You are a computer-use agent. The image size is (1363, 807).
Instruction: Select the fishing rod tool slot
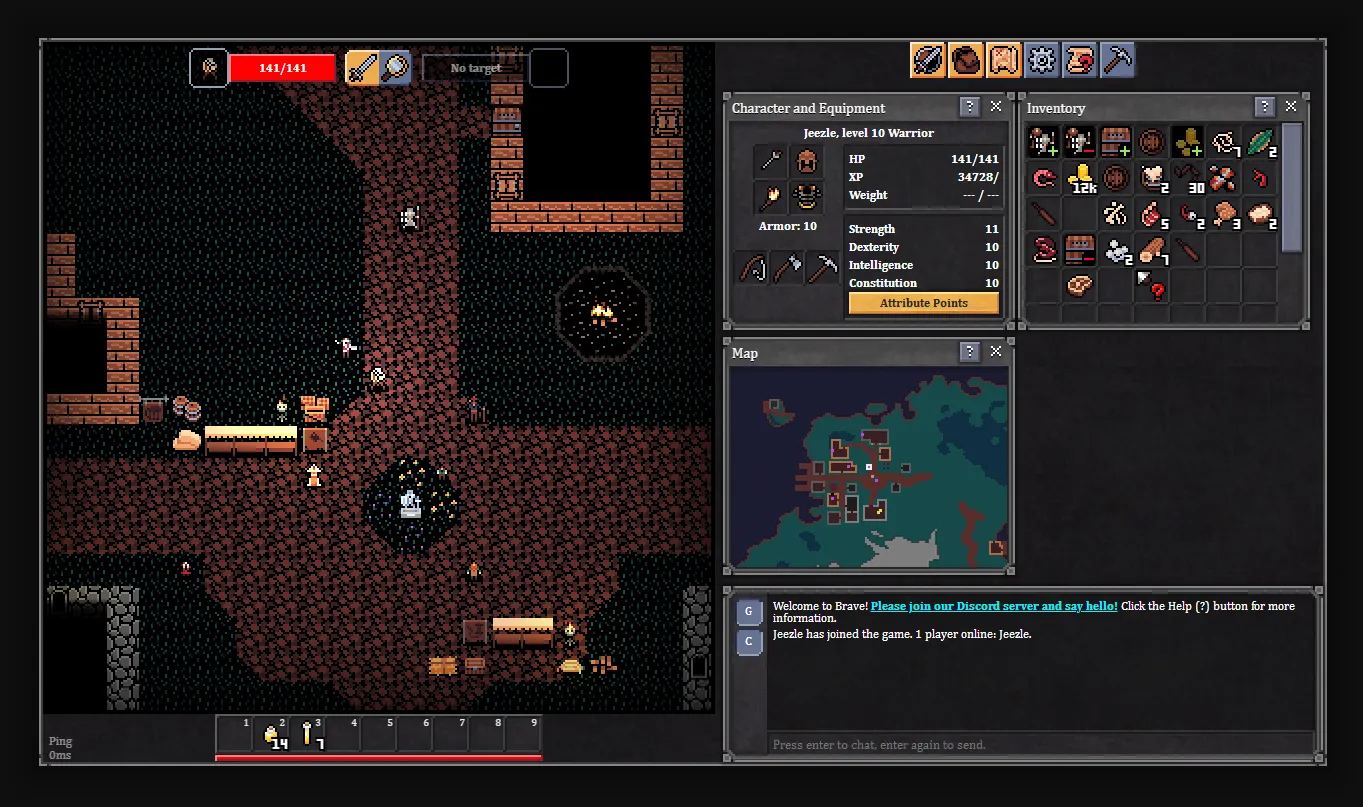tap(753, 268)
